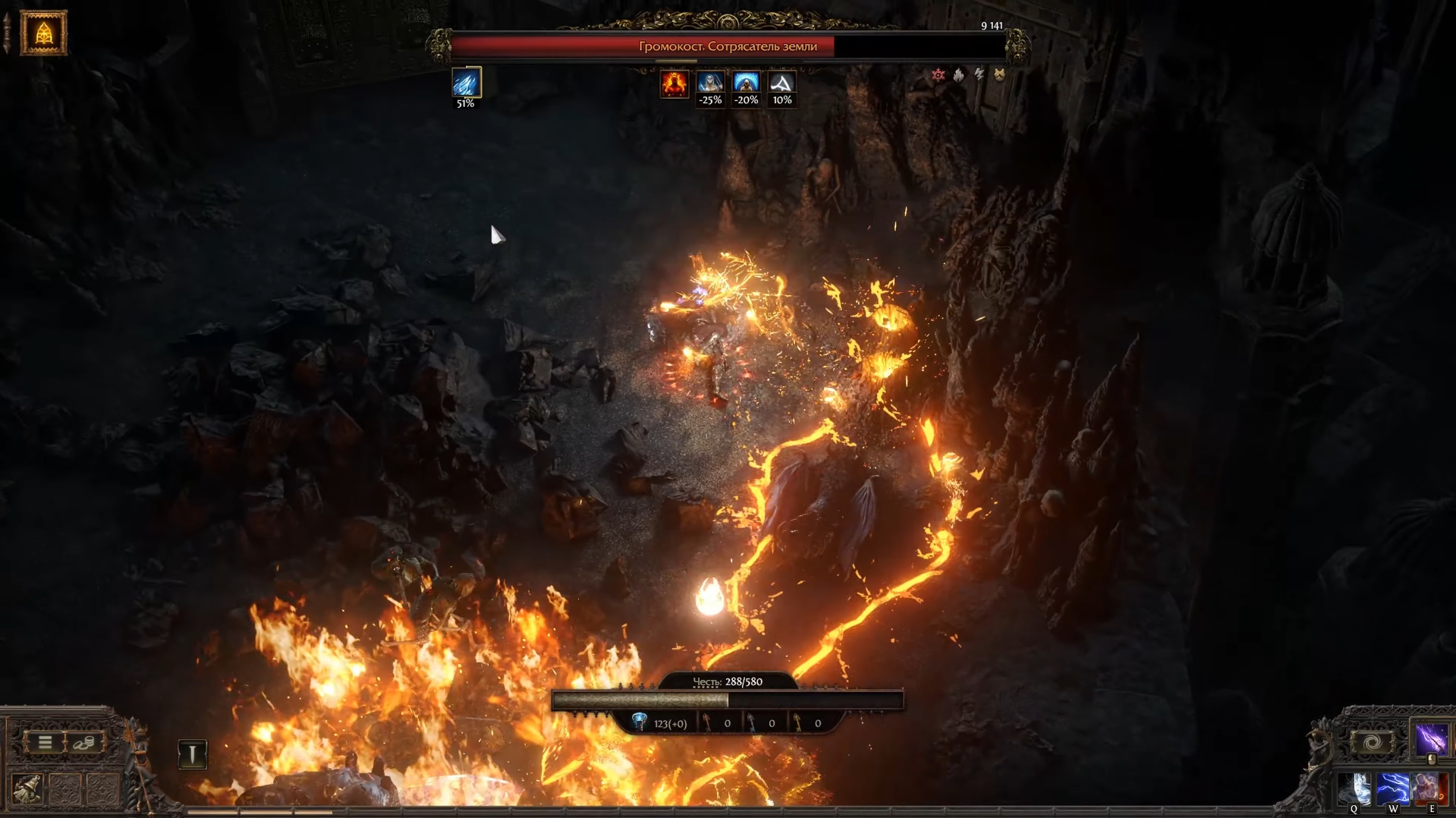1456x818 pixels.
Task: Activate the lightning skill bound to W
Action: point(1393,789)
